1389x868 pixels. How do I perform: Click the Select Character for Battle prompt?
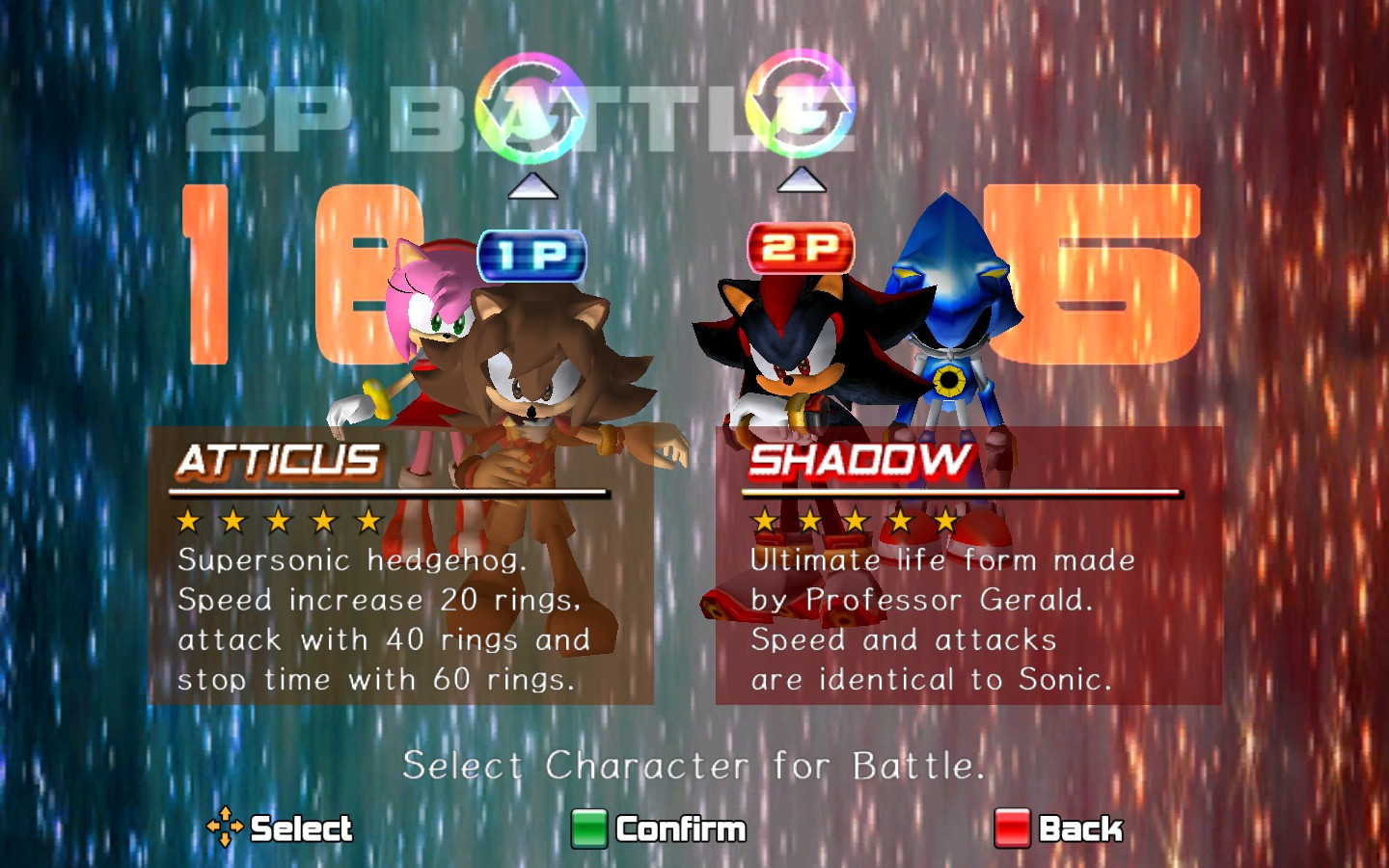tap(694, 767)
